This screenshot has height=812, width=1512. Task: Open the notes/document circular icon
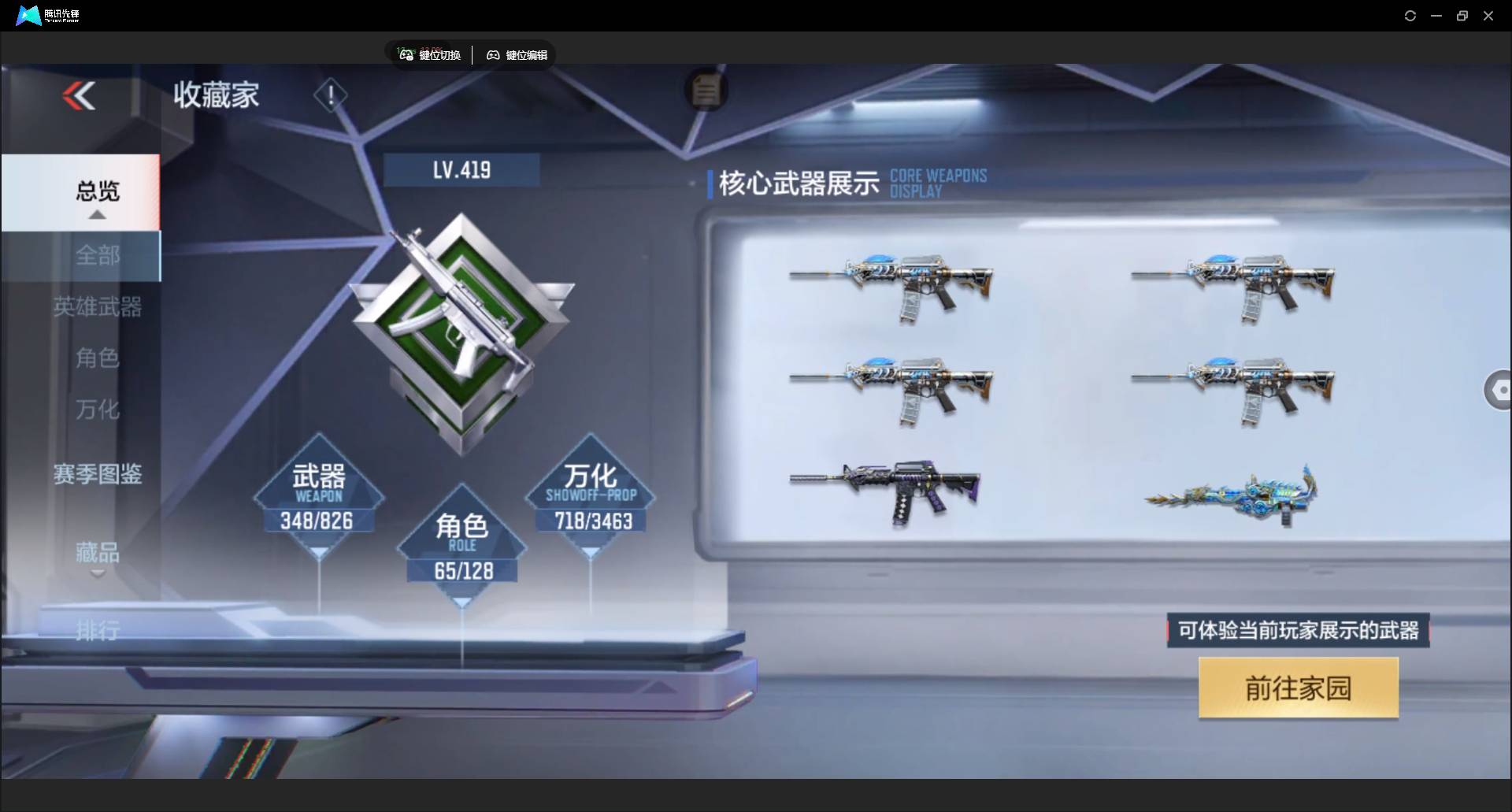706,90
